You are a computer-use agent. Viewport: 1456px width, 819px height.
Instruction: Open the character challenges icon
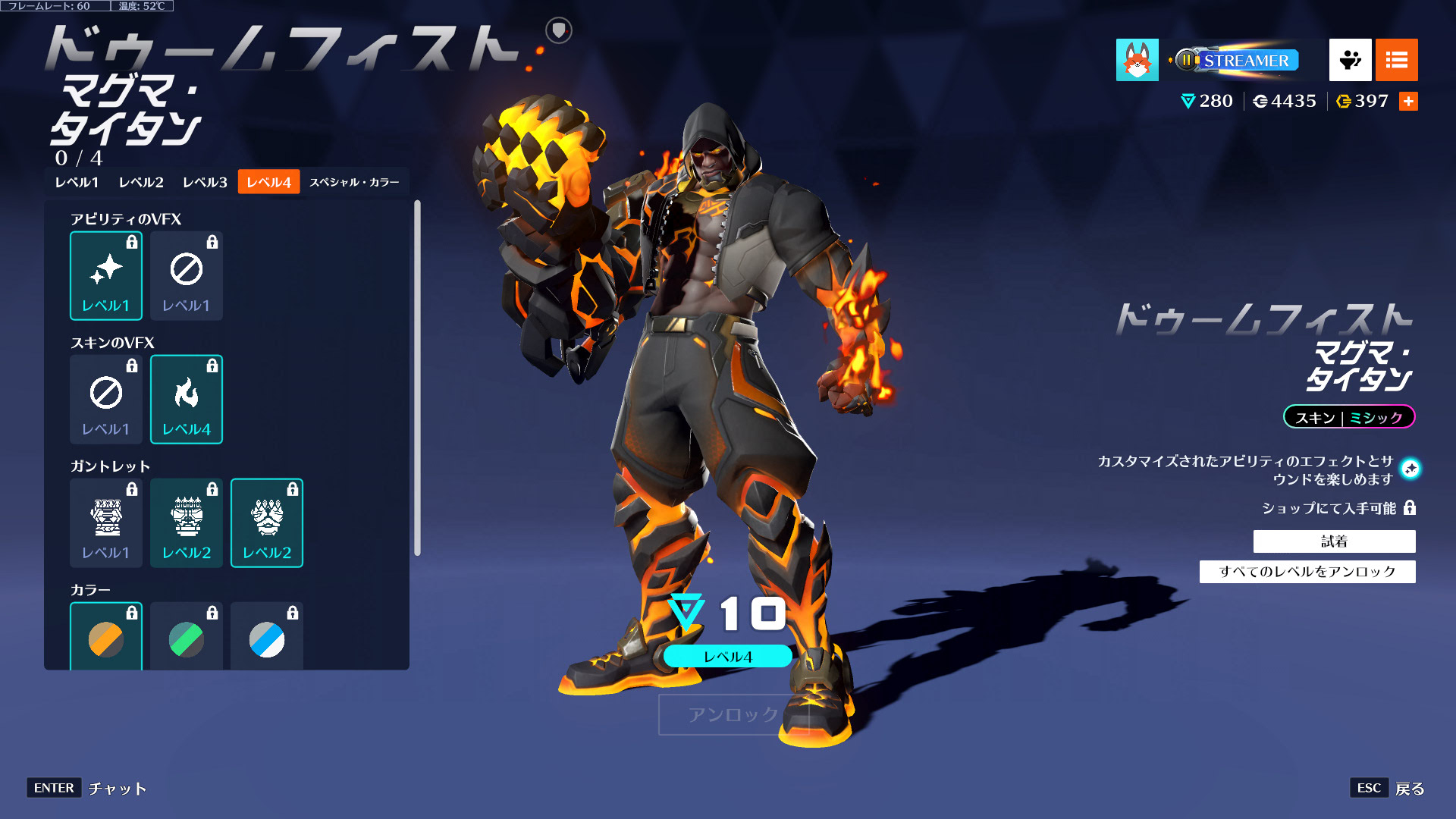pyautogui.click(x=1349, y=60)
